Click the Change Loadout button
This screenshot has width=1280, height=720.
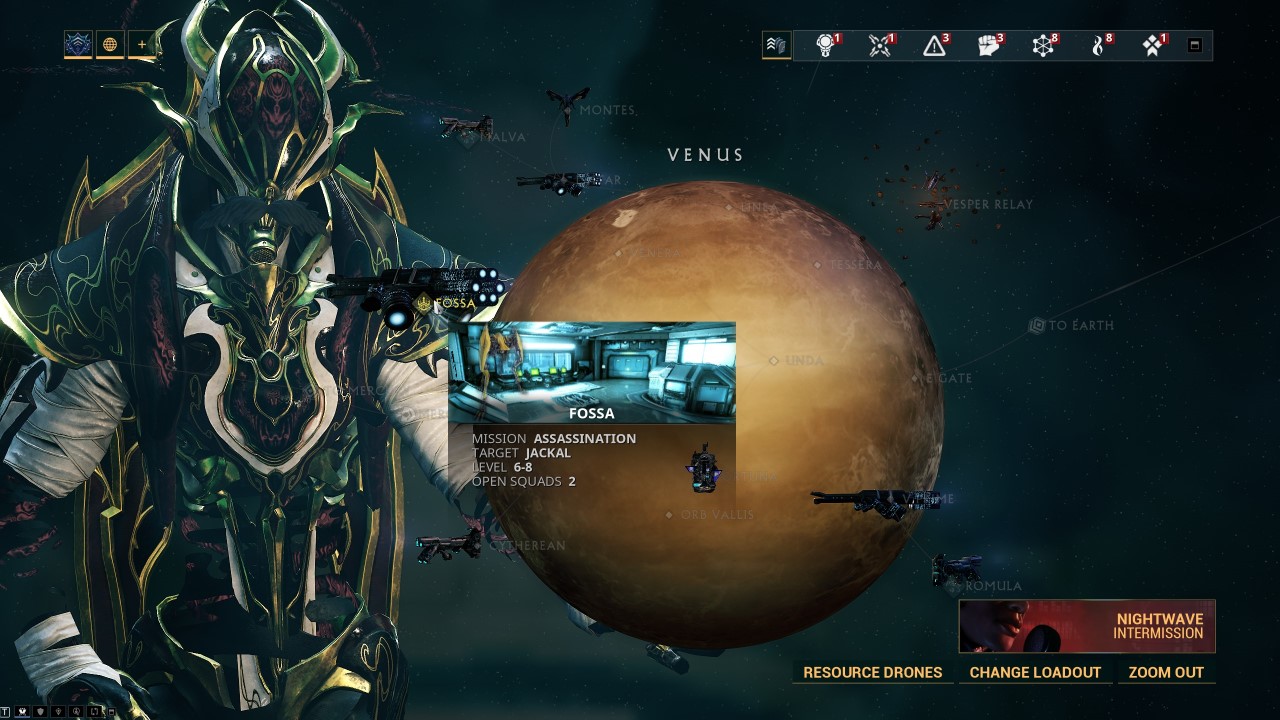tap(1035, 672)
